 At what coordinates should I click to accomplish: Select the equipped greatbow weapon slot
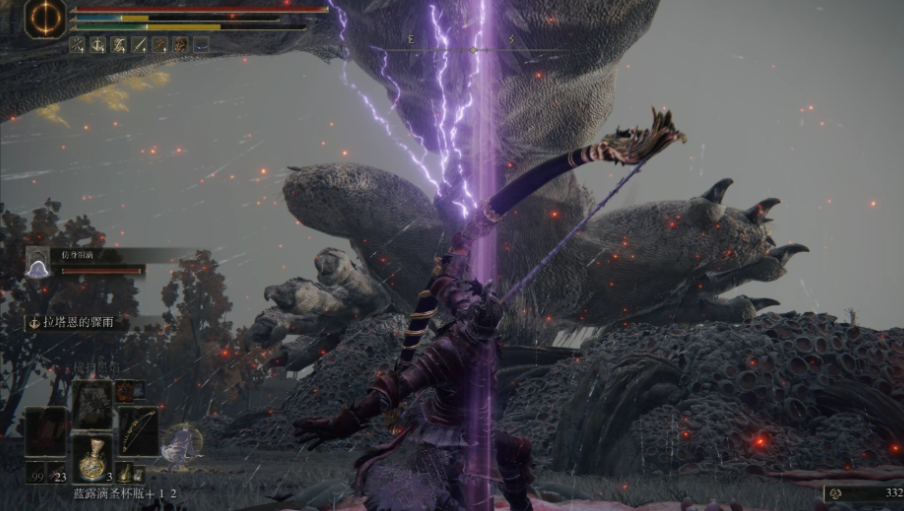point(139,431)
